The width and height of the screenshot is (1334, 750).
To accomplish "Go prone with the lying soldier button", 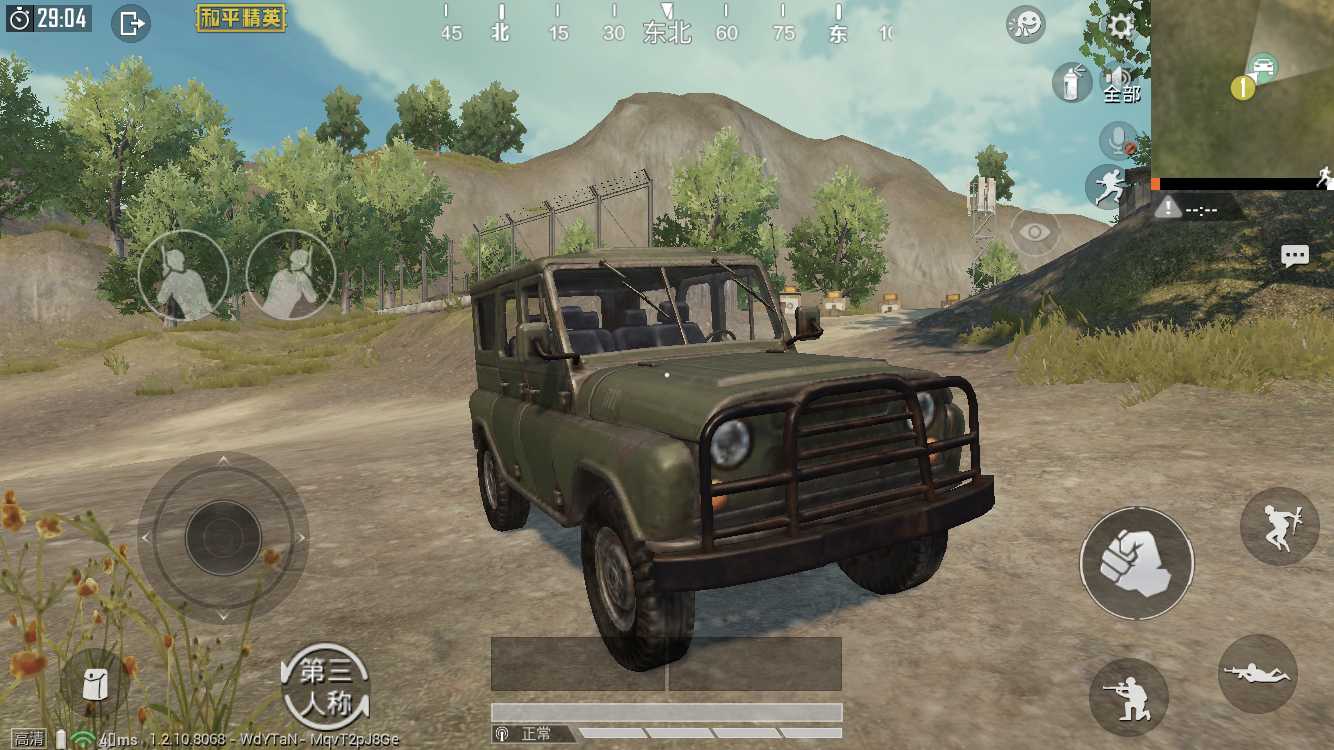I will 1258,674.
